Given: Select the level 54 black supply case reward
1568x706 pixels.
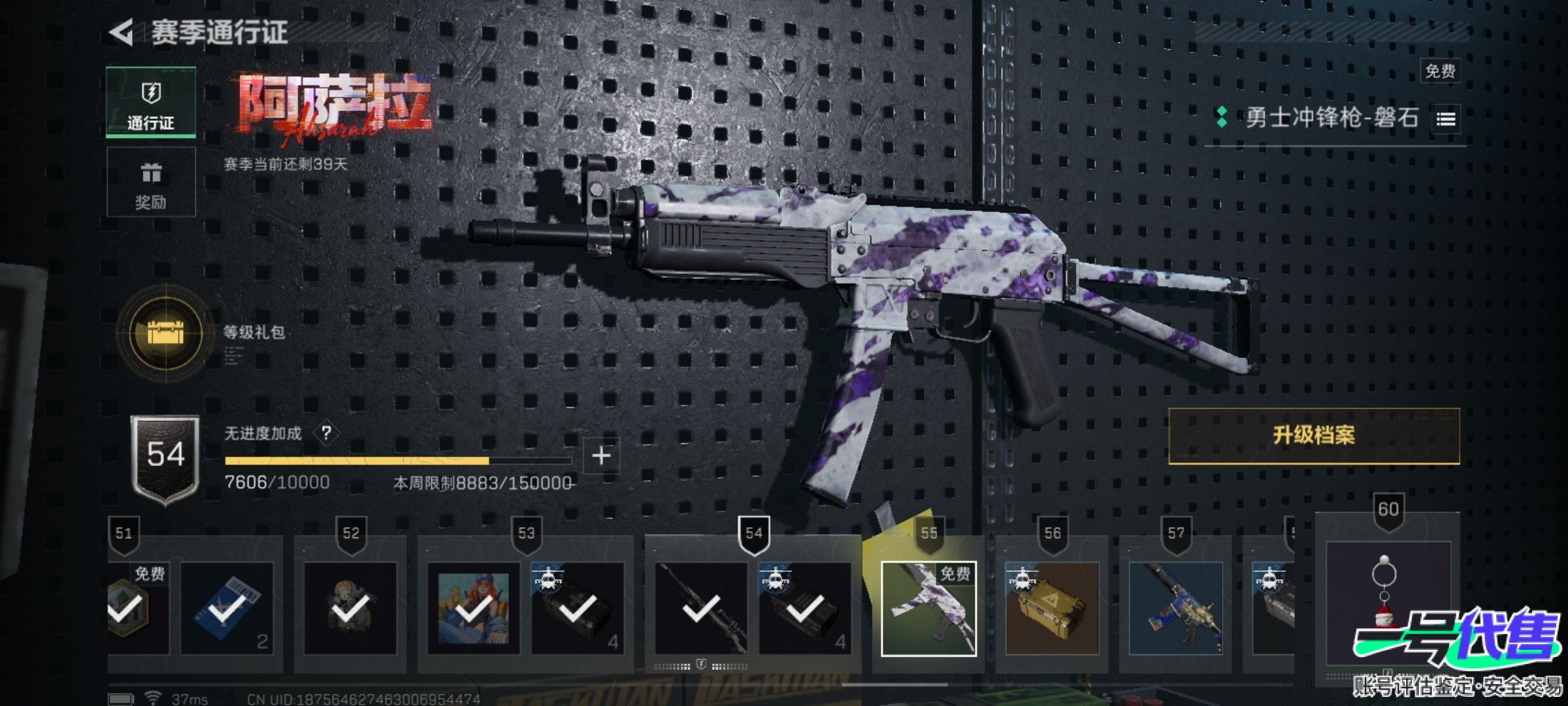Looking at the screenshot, I should pyautogui.click(x=805, y=609).
